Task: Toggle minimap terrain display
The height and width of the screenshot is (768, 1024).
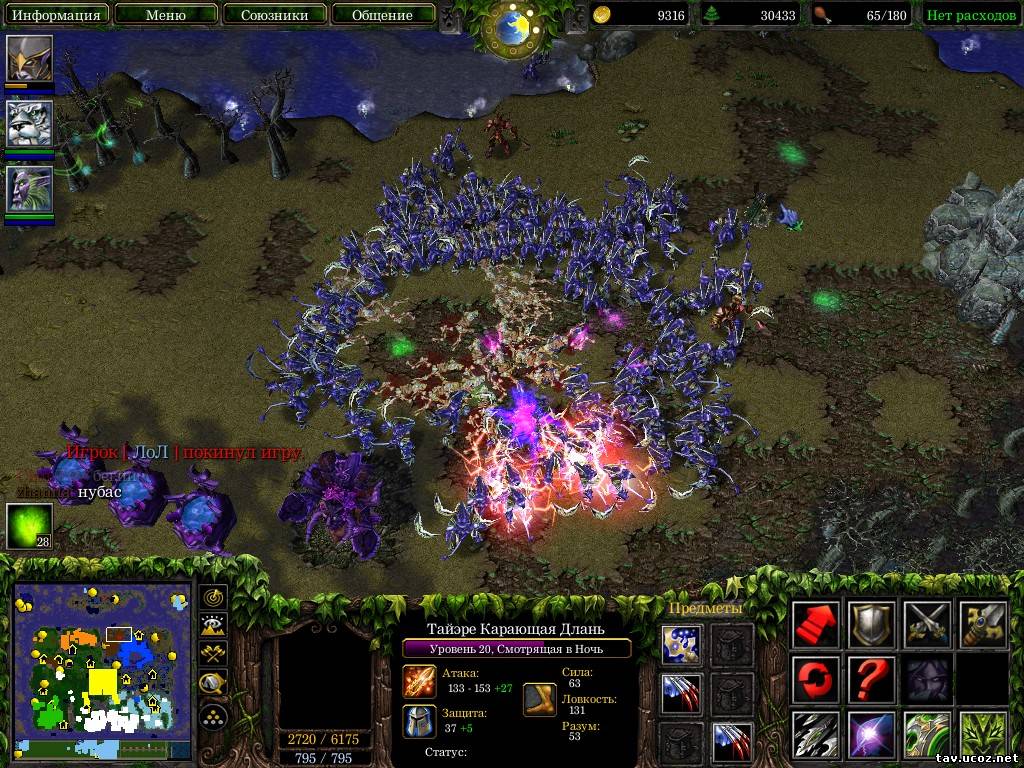Action: (x=213, y=626)
